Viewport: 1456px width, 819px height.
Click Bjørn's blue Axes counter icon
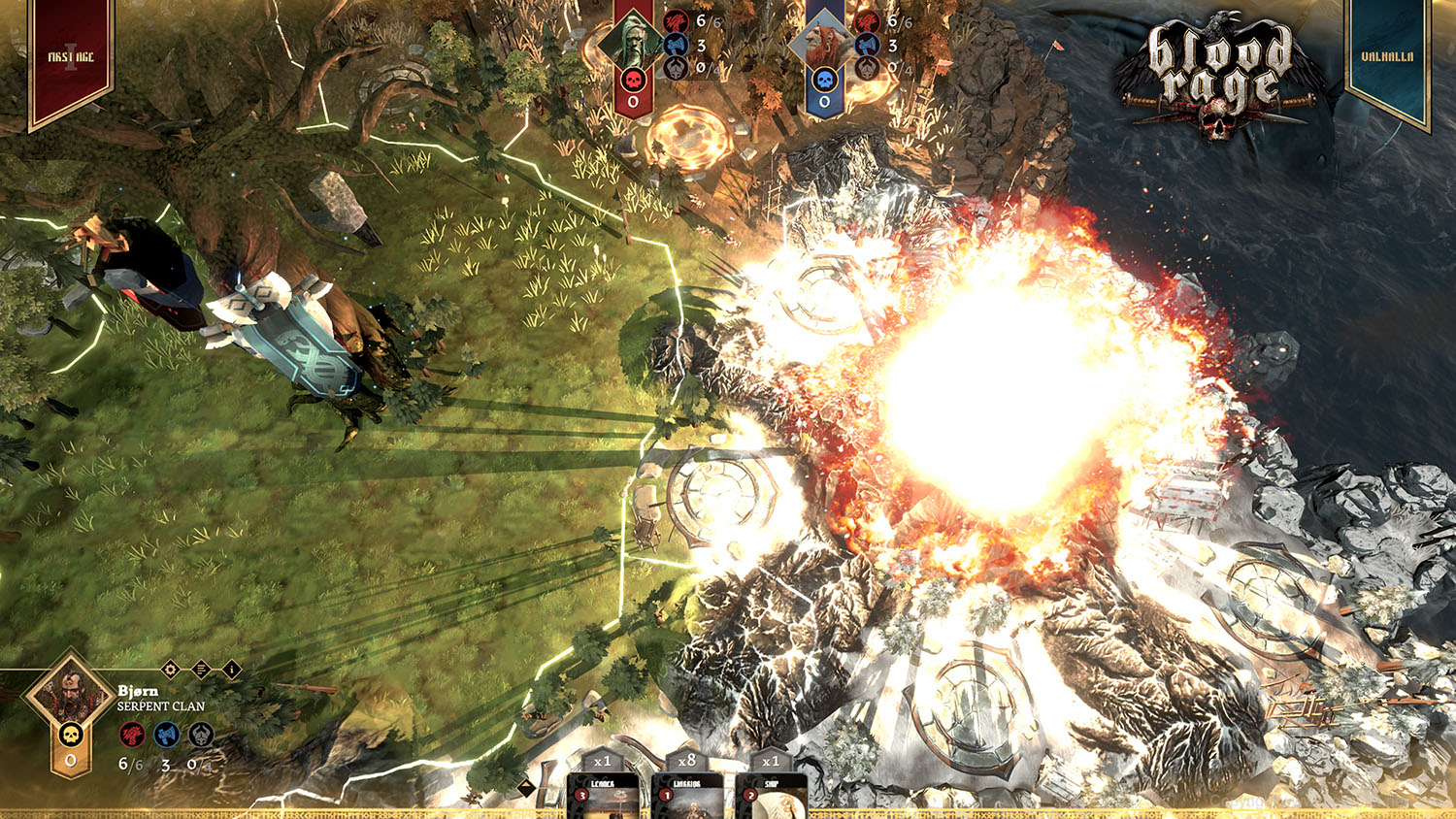point(166,736)
